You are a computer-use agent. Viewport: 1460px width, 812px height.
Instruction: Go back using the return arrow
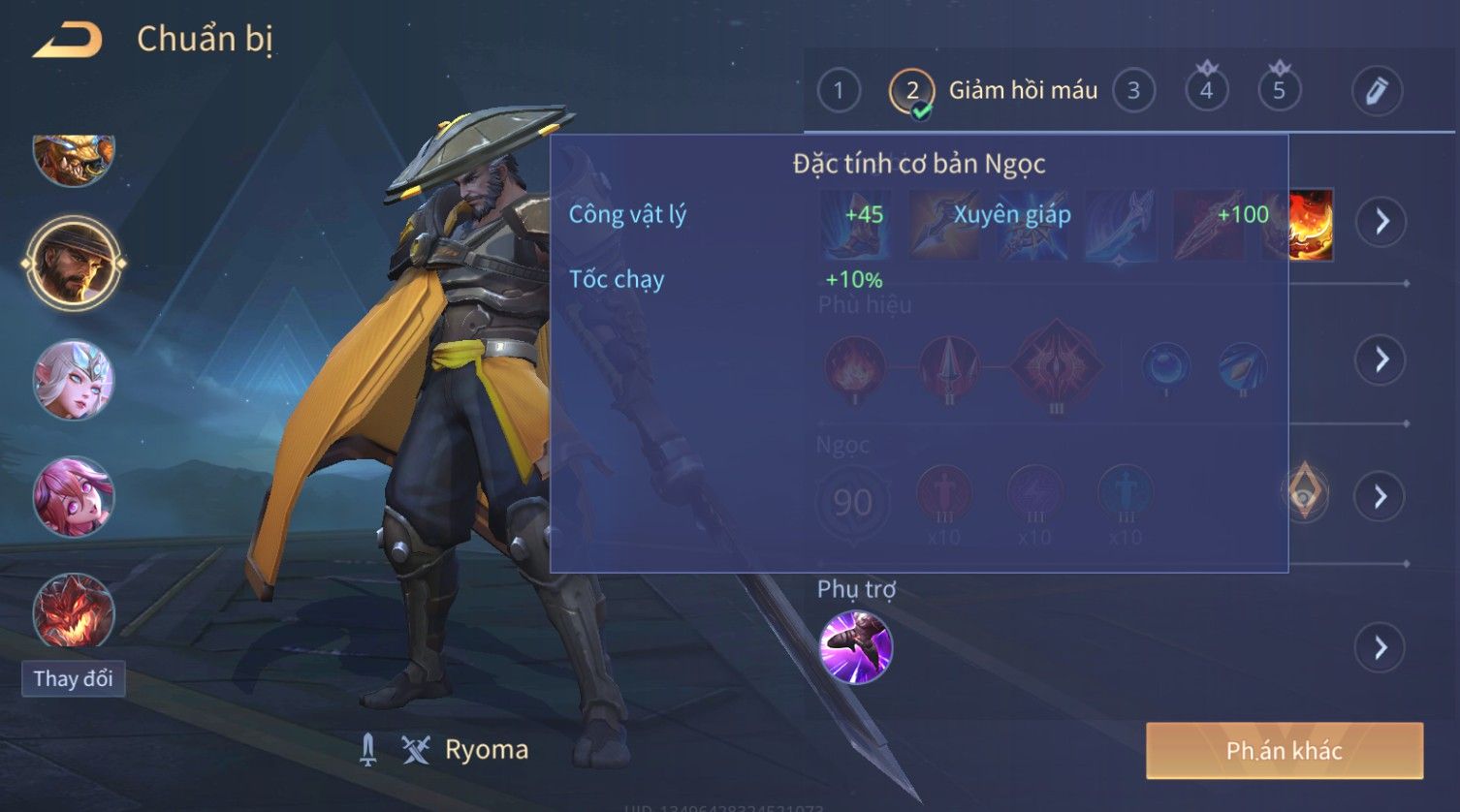[68, 41]
